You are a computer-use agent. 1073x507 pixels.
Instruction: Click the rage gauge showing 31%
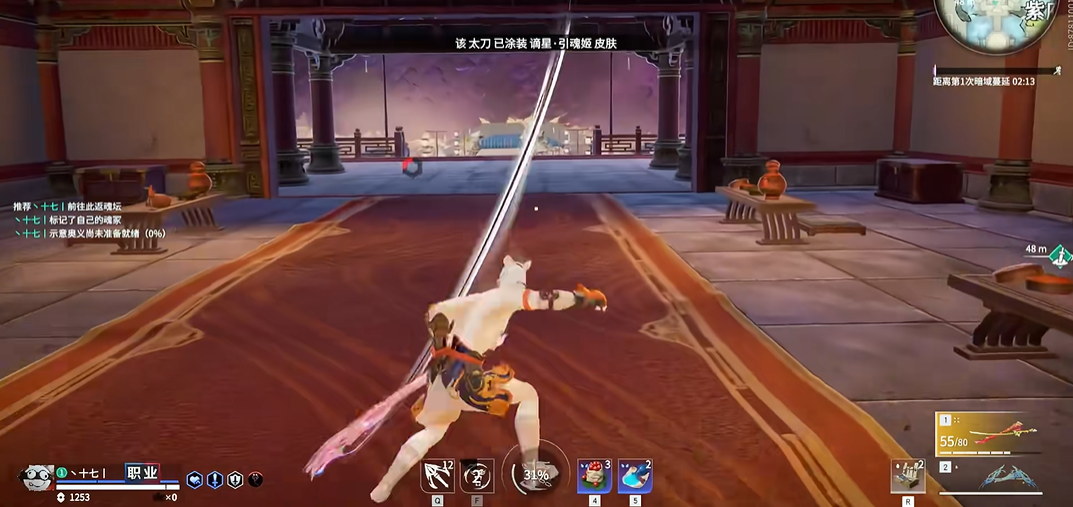pyautogui.click(x=537, y=474)
